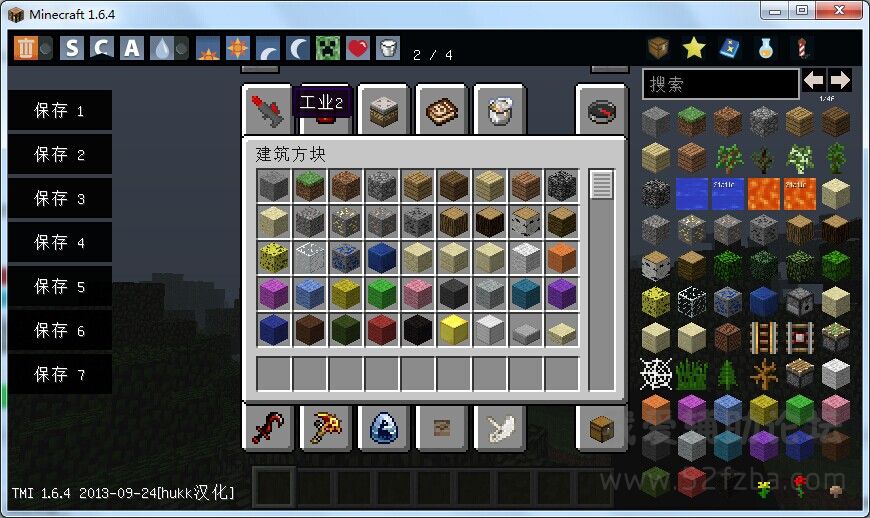Open the compass search tab in creative inventory

tap(601, 110)
